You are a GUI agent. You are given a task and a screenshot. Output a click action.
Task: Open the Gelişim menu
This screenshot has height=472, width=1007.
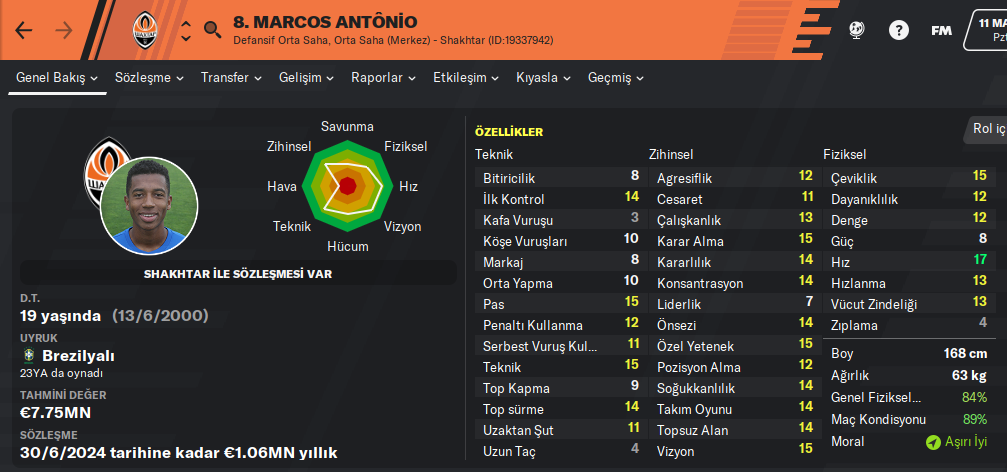tap(307, 77)
